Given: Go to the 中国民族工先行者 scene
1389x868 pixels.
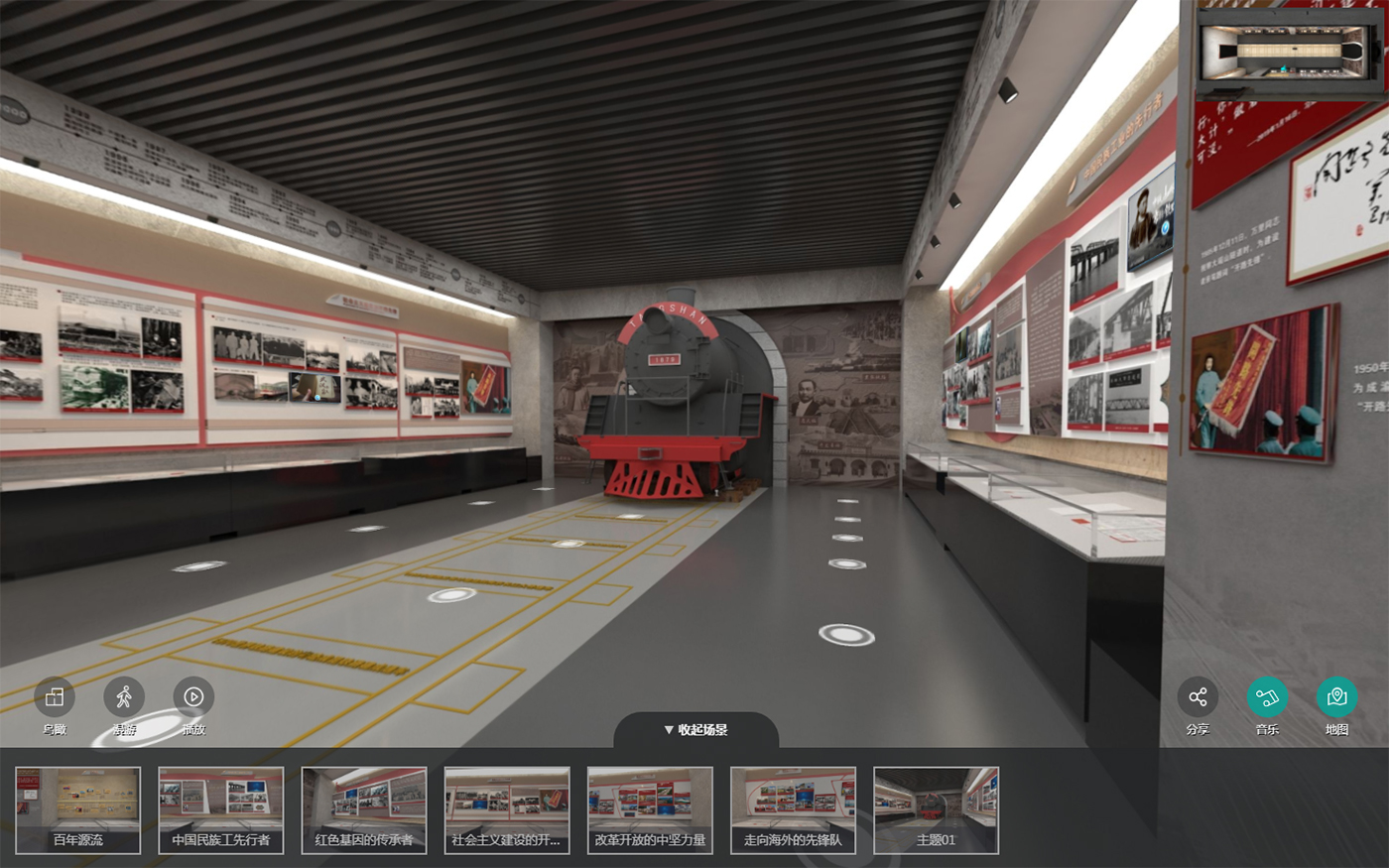Looking at the screenshot, I should click(221, 809).
